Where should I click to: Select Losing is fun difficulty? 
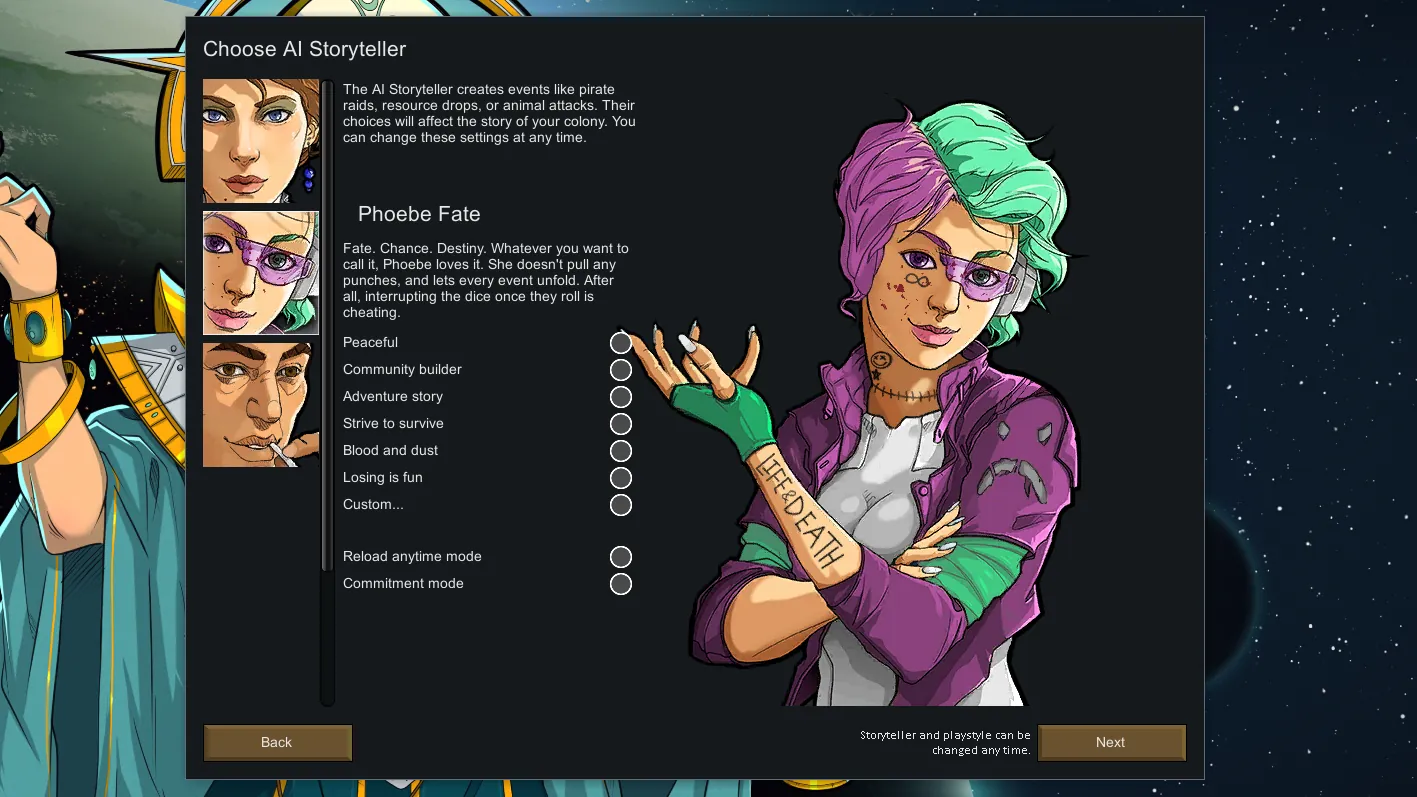[x=621, y=478]
